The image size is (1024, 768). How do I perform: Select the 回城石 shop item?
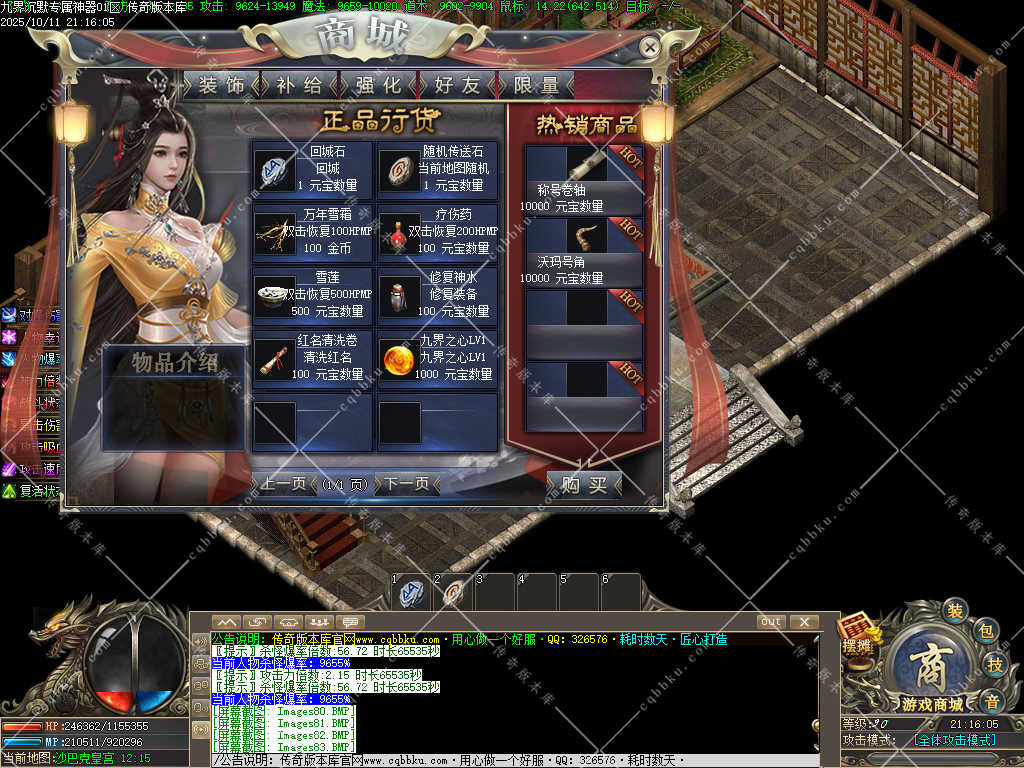[312, 169]
